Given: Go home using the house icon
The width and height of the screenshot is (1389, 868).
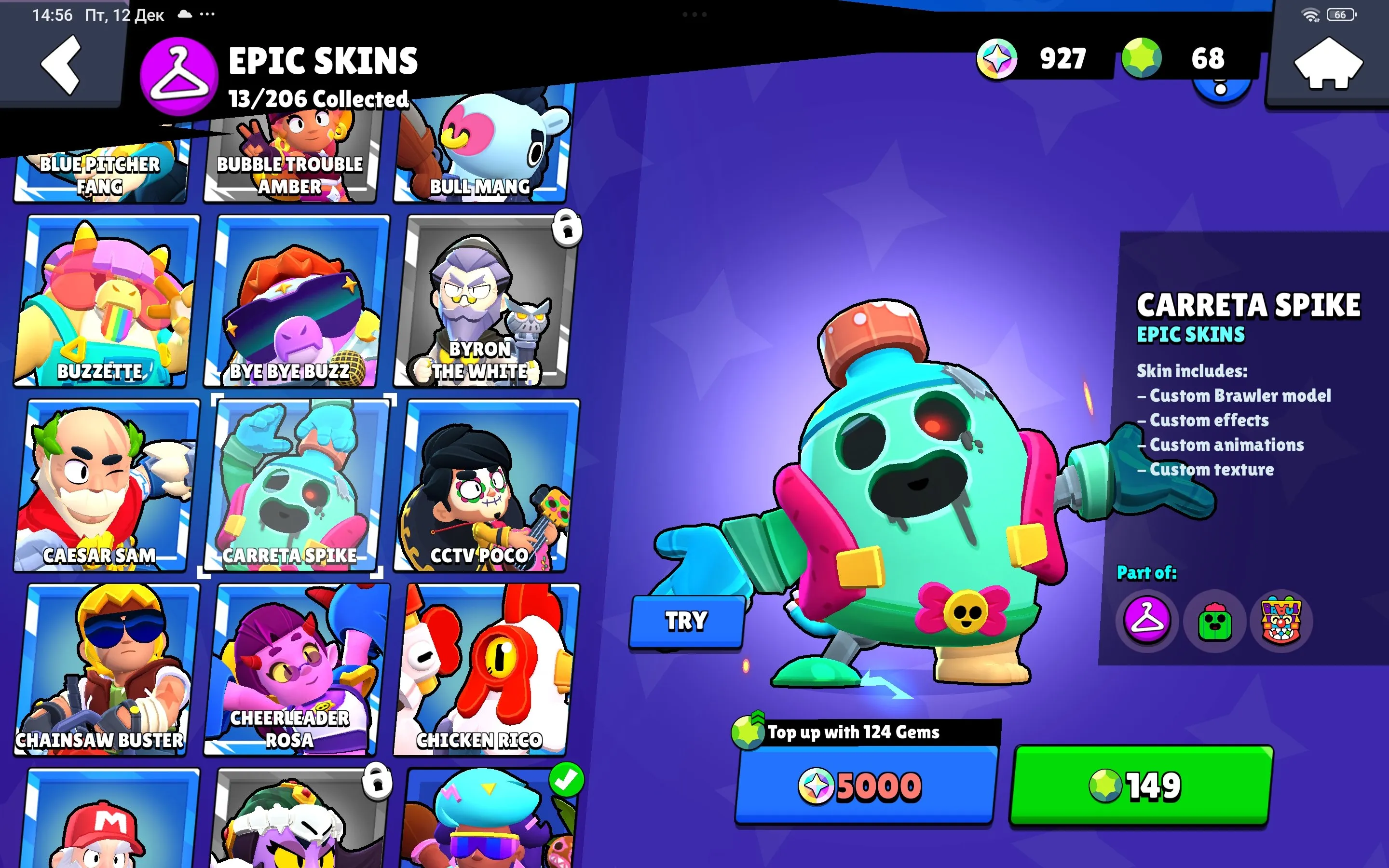Looking at the screenshot, I should click(x=1326, y=63).
